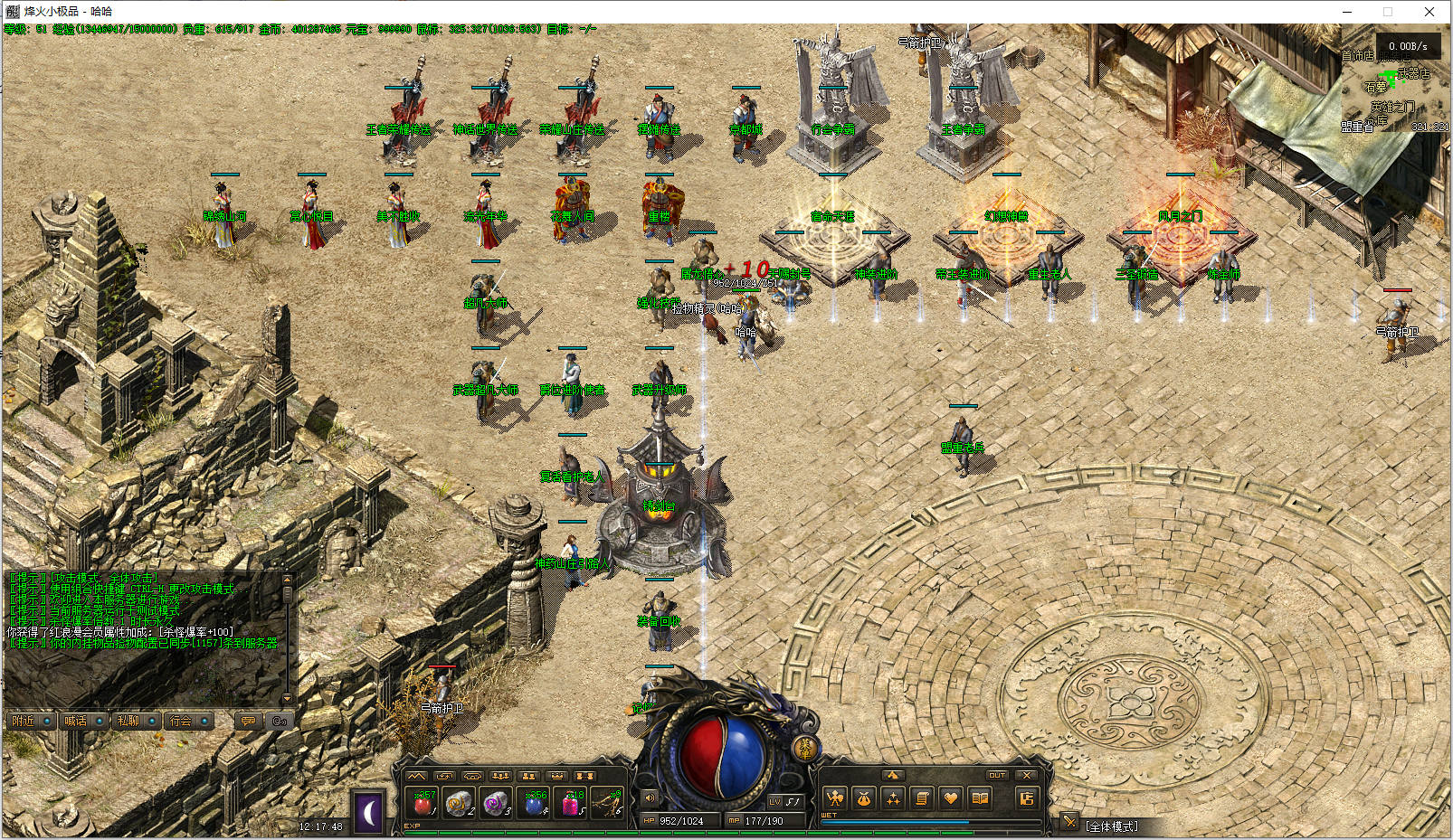Switch chat to 私聊 private channel

[128, 721]
